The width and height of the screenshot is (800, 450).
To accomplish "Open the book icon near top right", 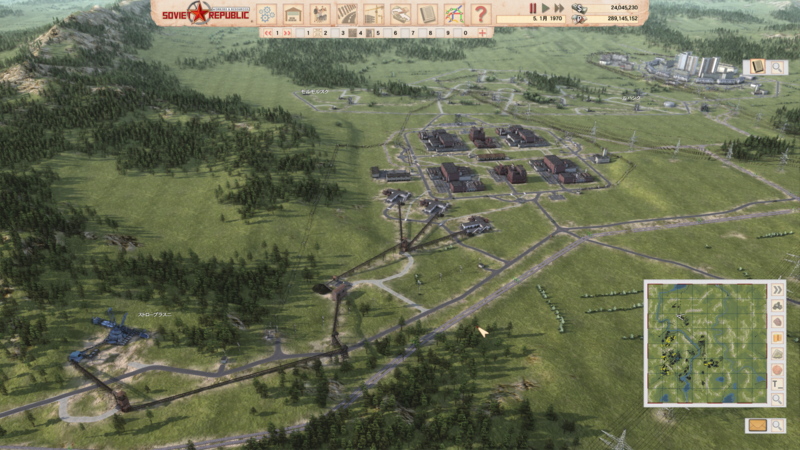I will tap(756, 67).
